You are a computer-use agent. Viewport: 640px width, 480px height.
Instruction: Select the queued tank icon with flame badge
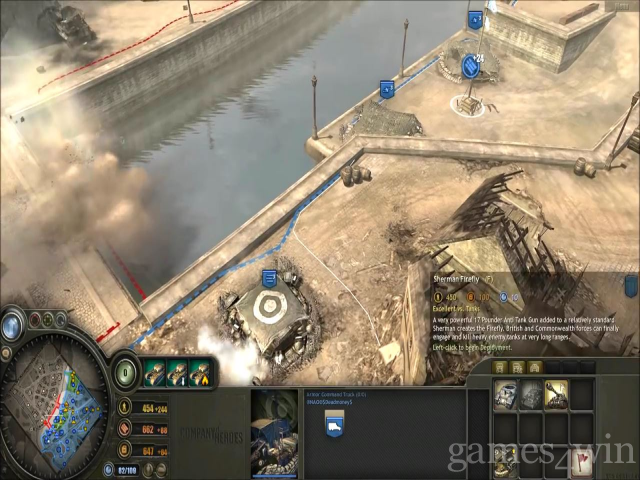tap(200, 372)
